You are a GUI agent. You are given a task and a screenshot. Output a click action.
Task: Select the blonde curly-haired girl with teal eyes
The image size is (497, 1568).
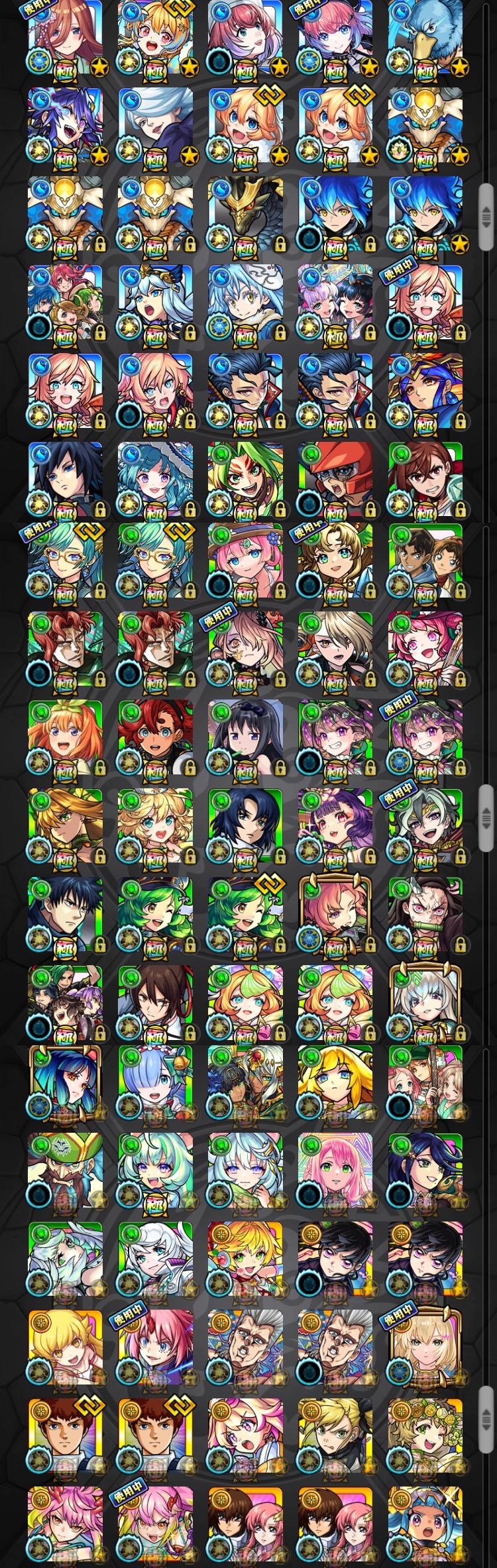point(155,826)
